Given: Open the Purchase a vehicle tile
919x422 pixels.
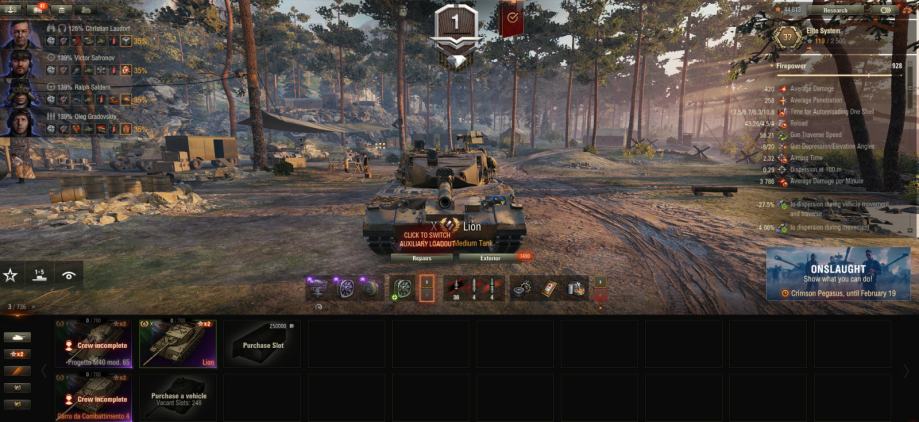Looking at the screenshot, I should (x=179, y=397).
